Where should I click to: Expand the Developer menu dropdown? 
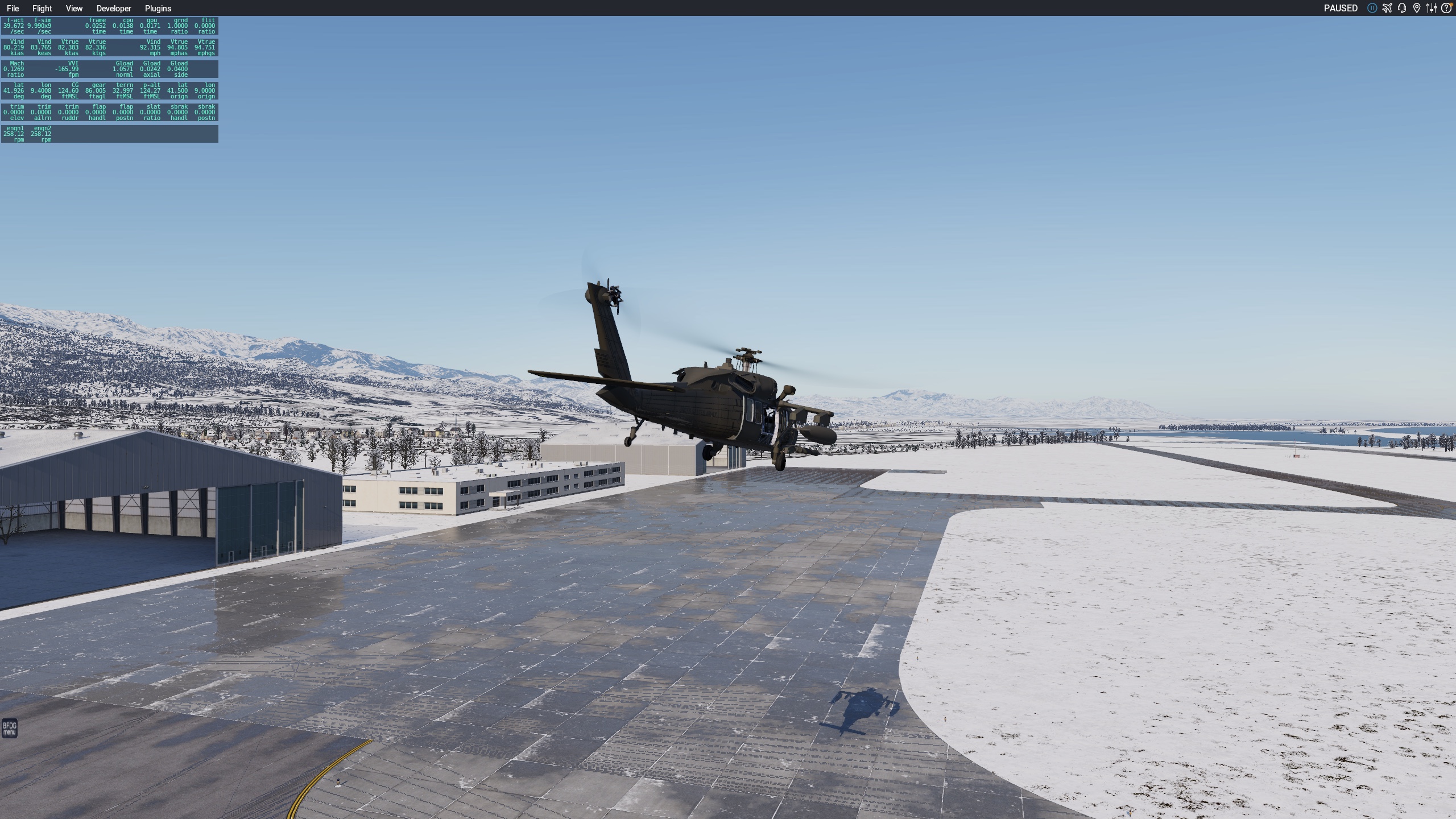click(x=113, y=8)
